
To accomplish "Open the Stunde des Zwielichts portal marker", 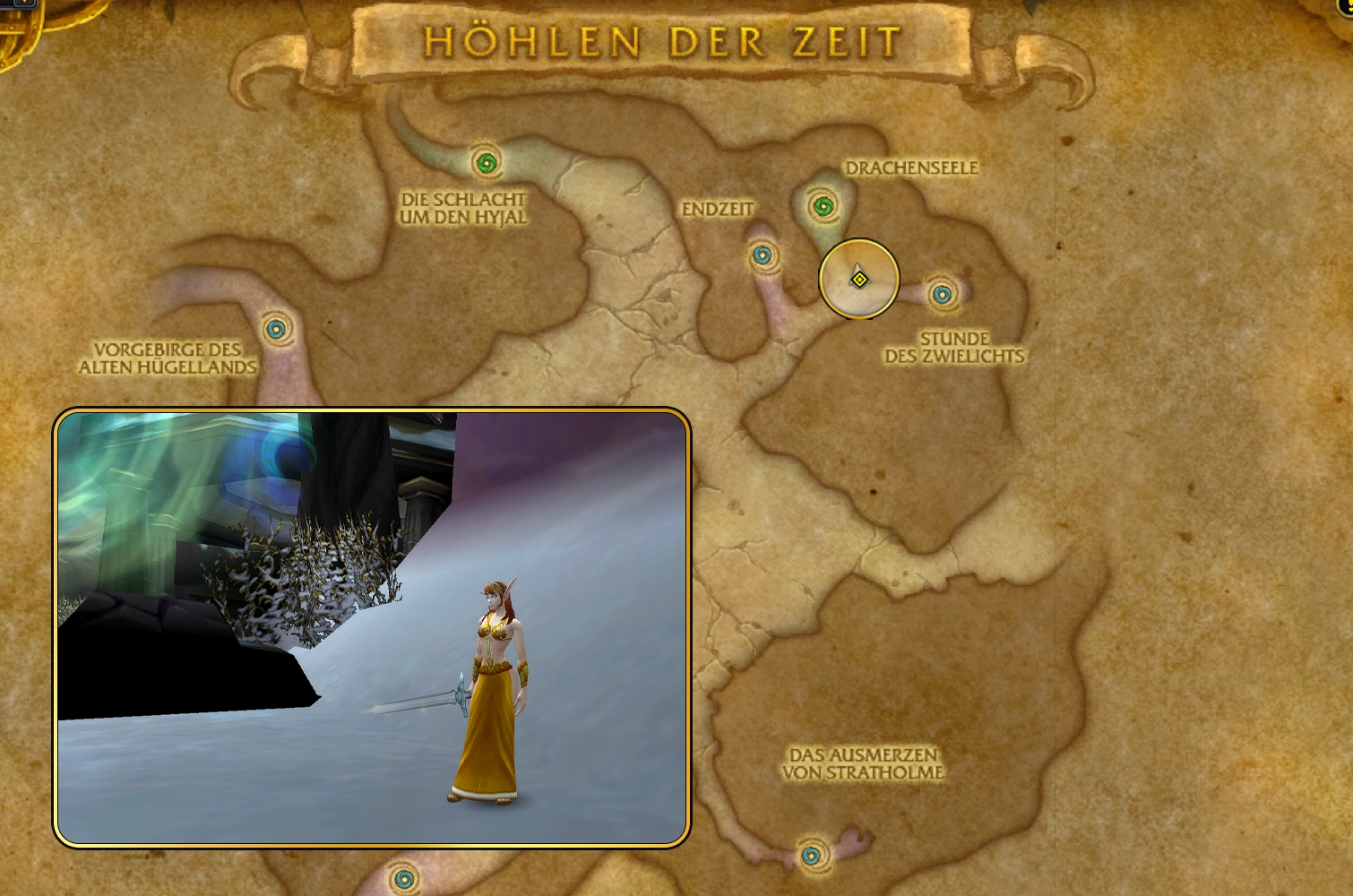I will [x=941, y=294].
